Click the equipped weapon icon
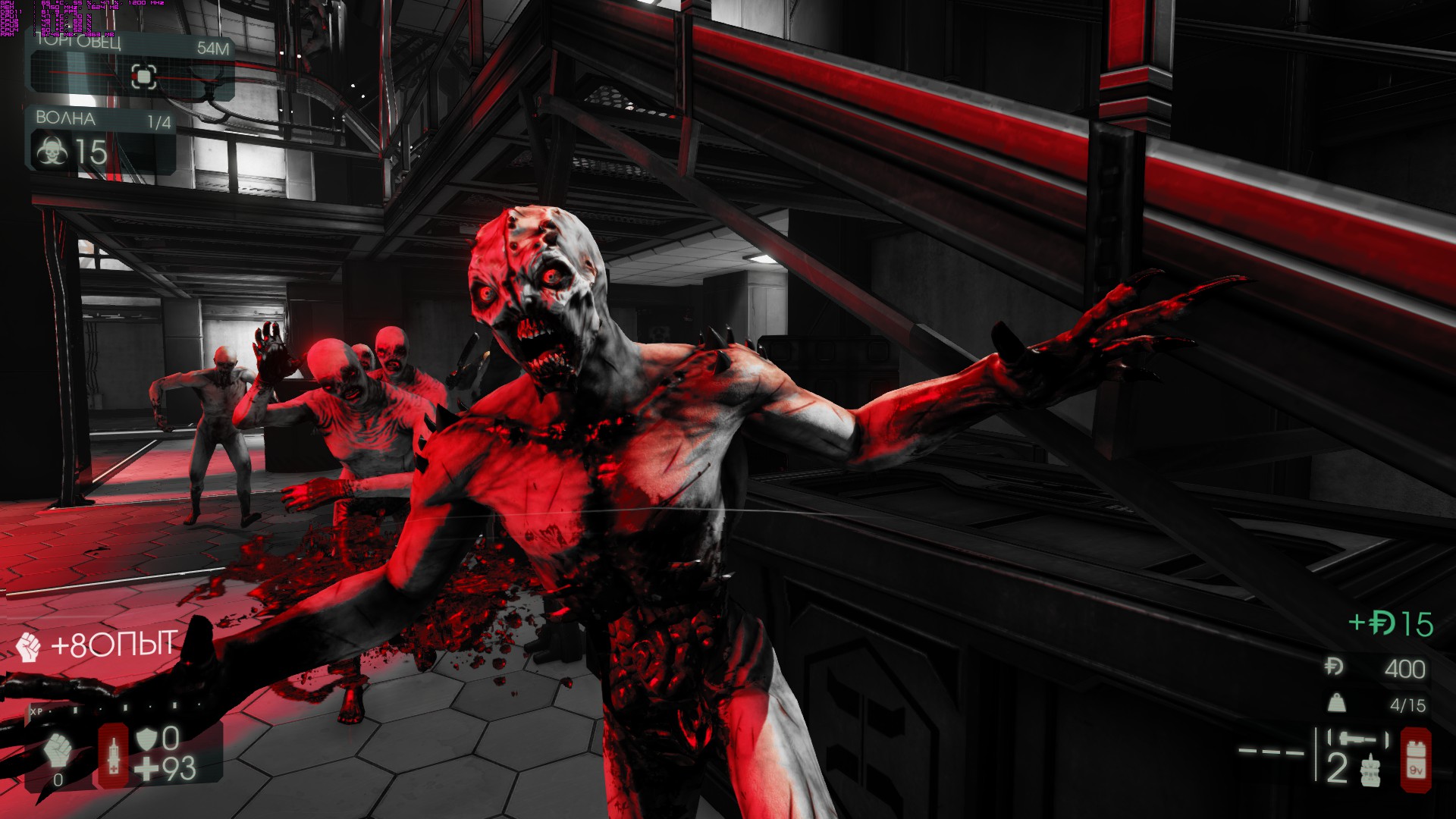This screenshot has width=1456, height=819. [x=1357, y=738]
